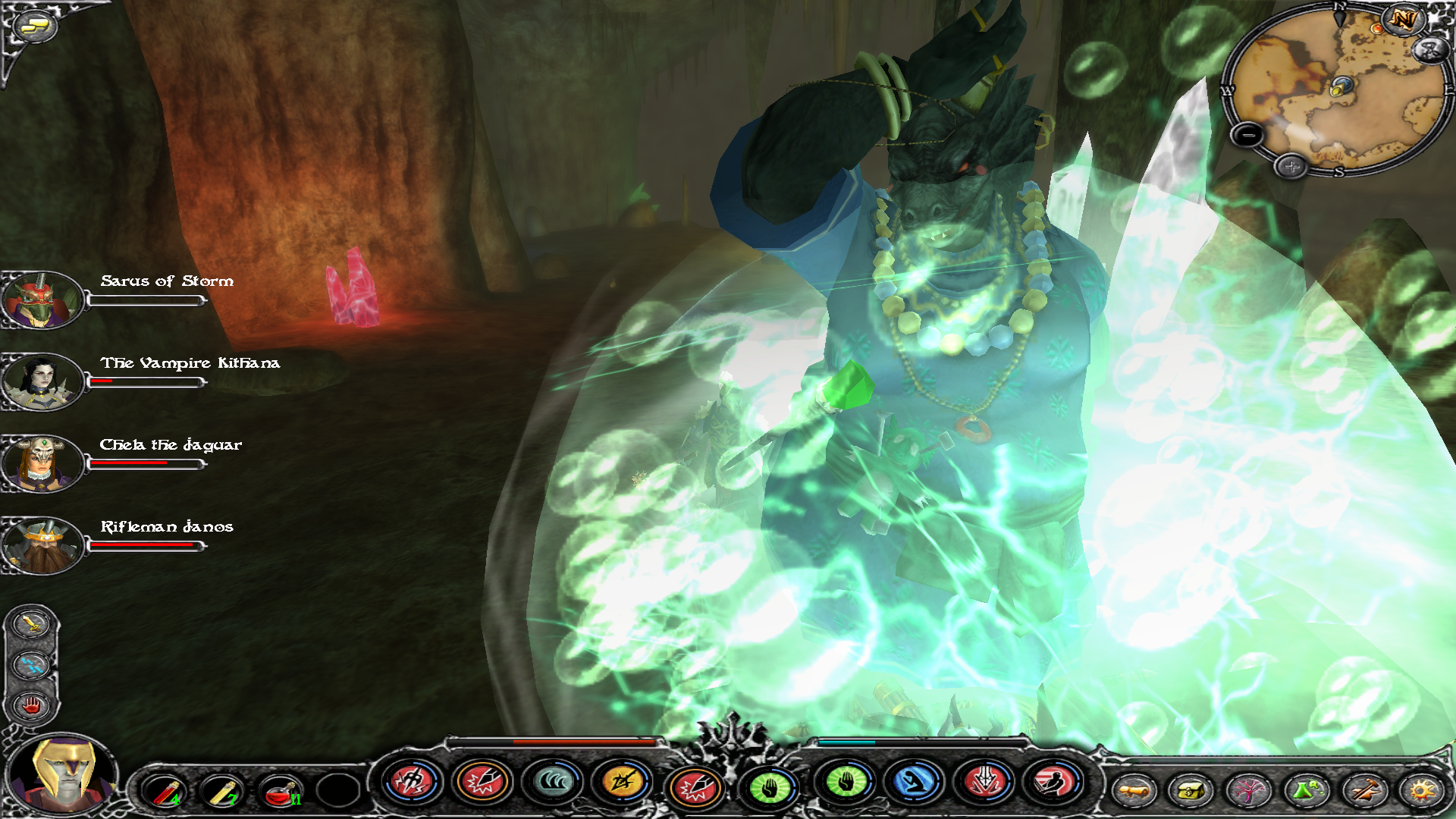This screenshot has height=819, width=1456.
Task: Open the treasure chest inventory
Action: 1191,791
